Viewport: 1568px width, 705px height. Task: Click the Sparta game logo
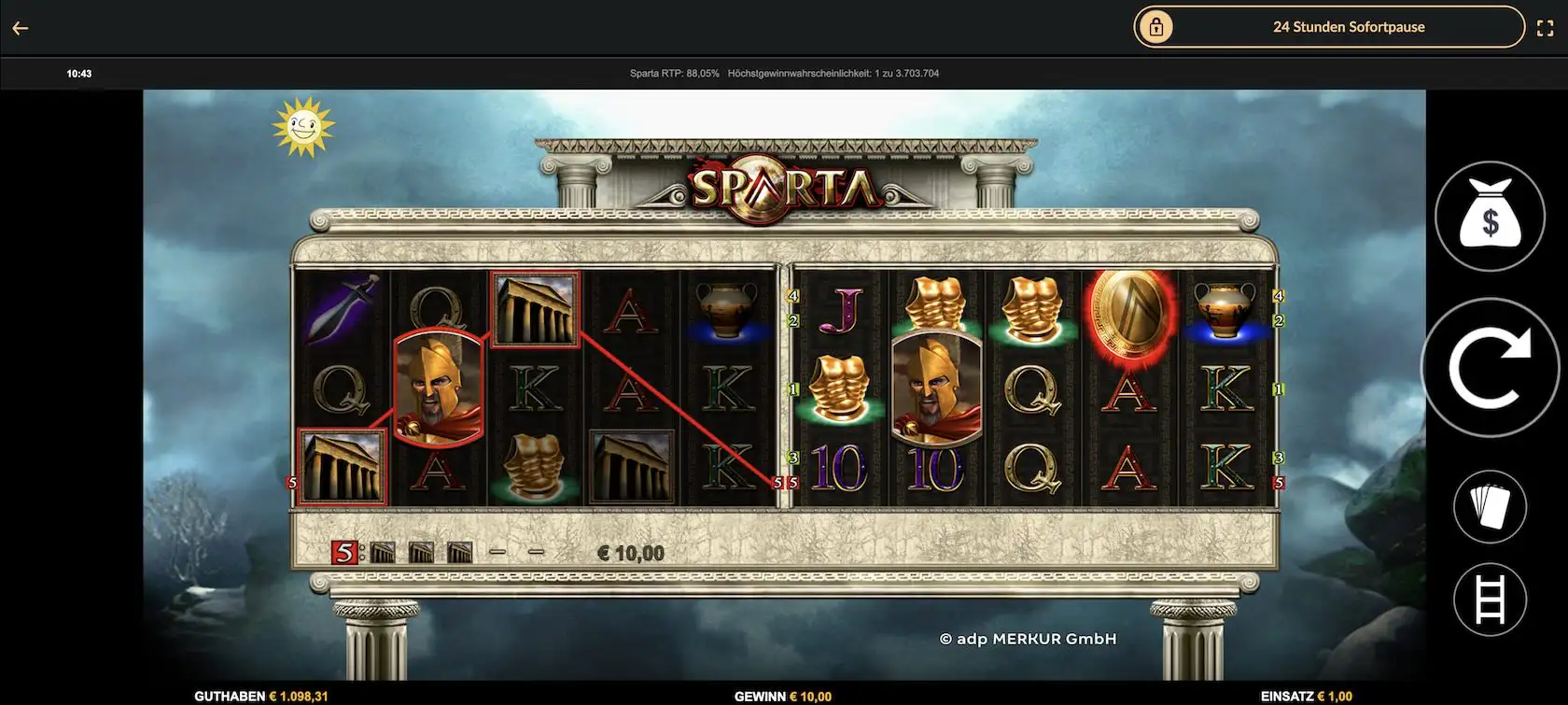[782, 187]
